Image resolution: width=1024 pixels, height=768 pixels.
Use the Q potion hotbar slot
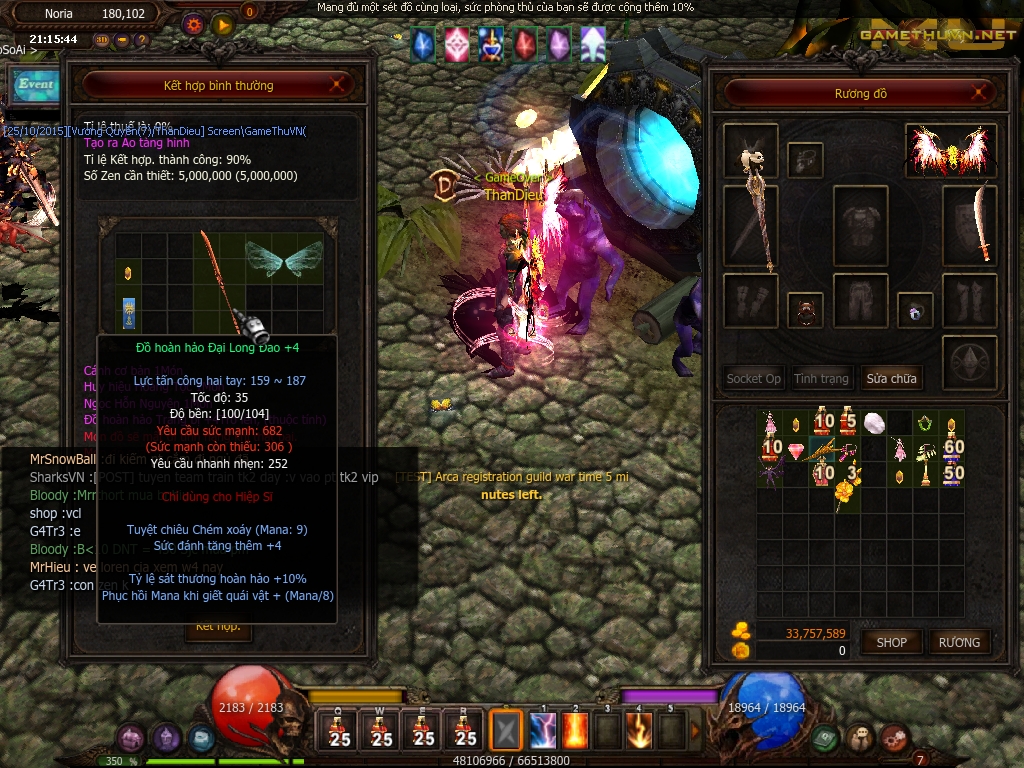coord(339,730)
